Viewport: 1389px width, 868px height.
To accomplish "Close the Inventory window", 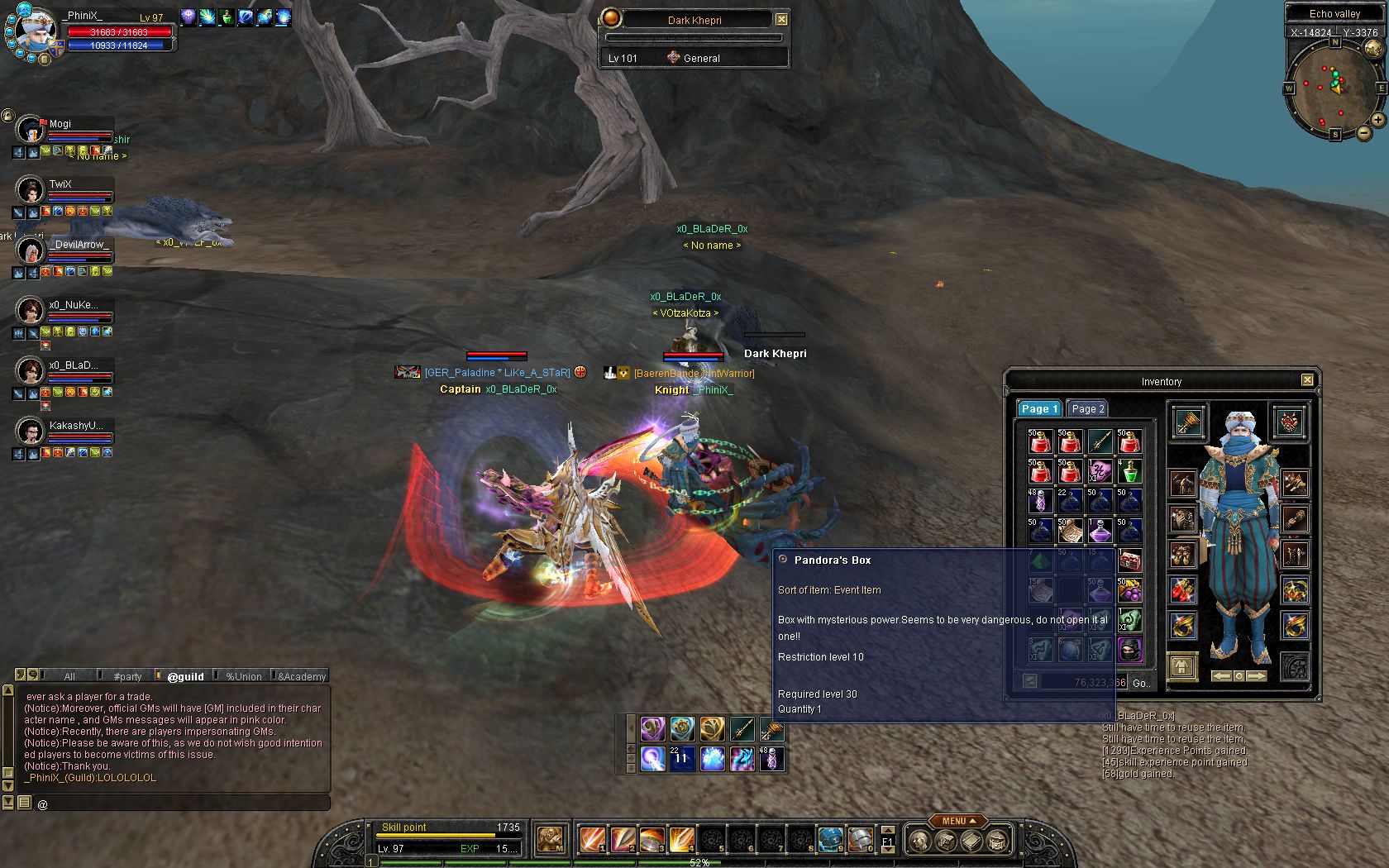I will coord(1307,380).
